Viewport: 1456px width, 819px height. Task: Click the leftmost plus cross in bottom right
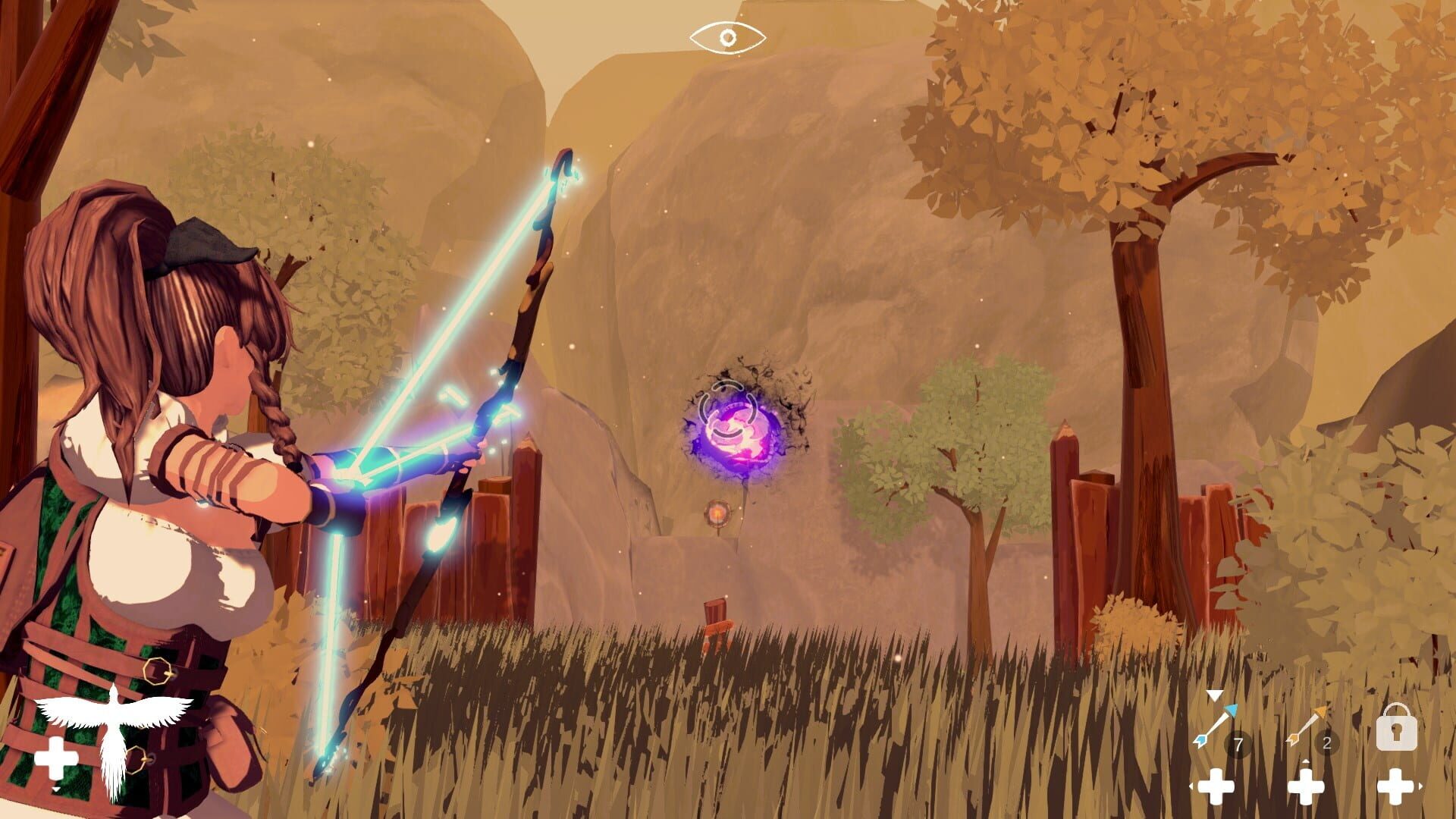pyautogui.click(x=1217, y=786)
